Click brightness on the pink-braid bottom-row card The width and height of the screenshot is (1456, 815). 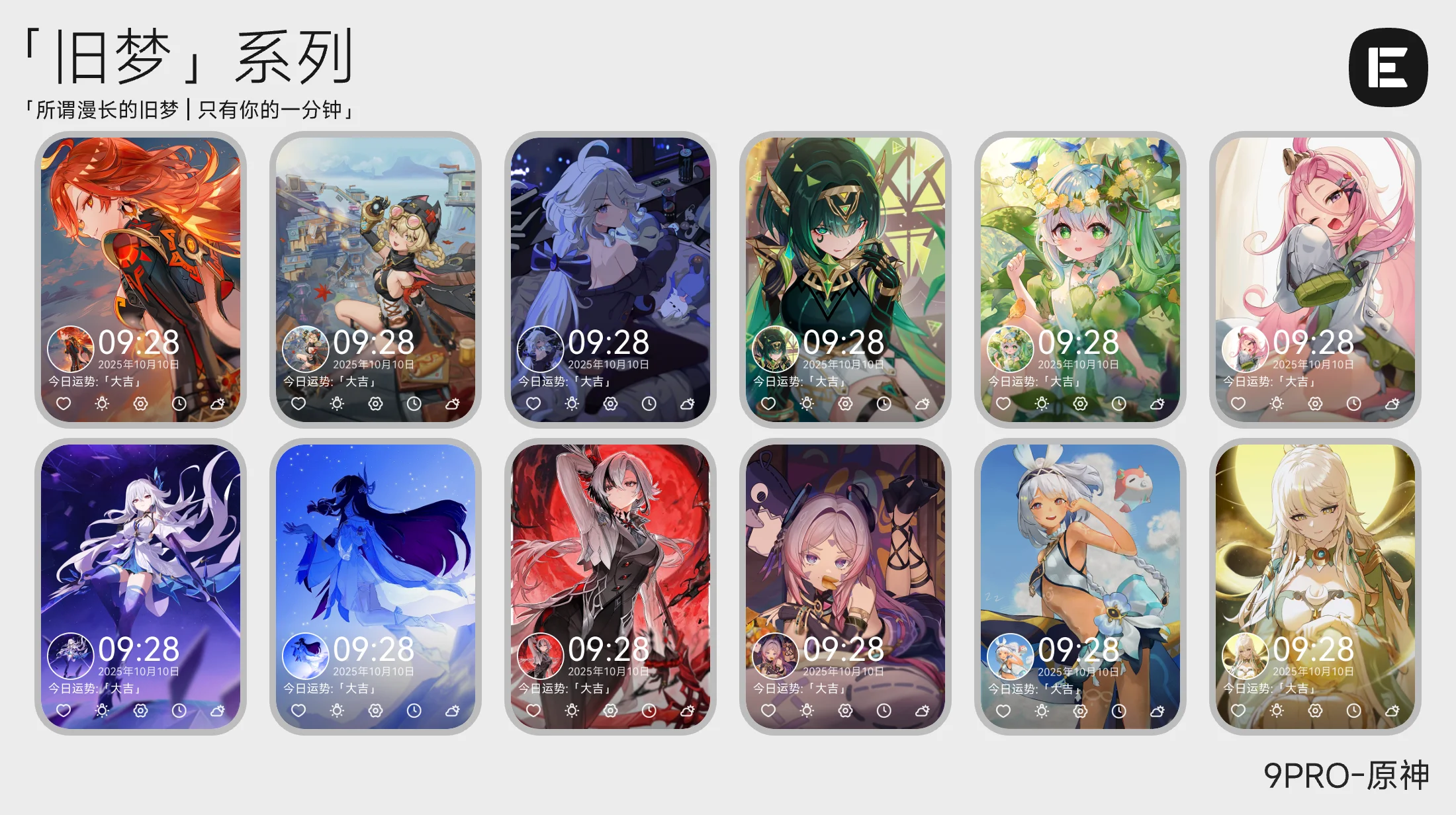click(806, 710)
